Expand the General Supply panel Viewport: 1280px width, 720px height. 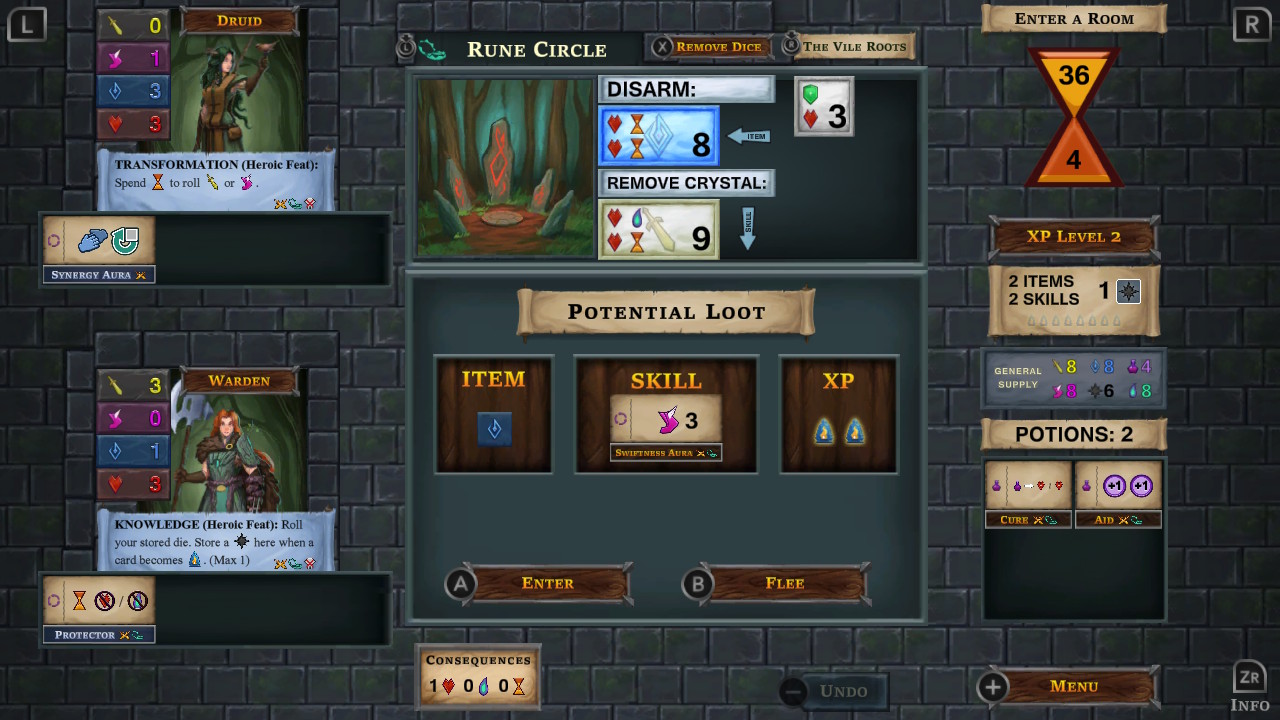pos(1073,378)
